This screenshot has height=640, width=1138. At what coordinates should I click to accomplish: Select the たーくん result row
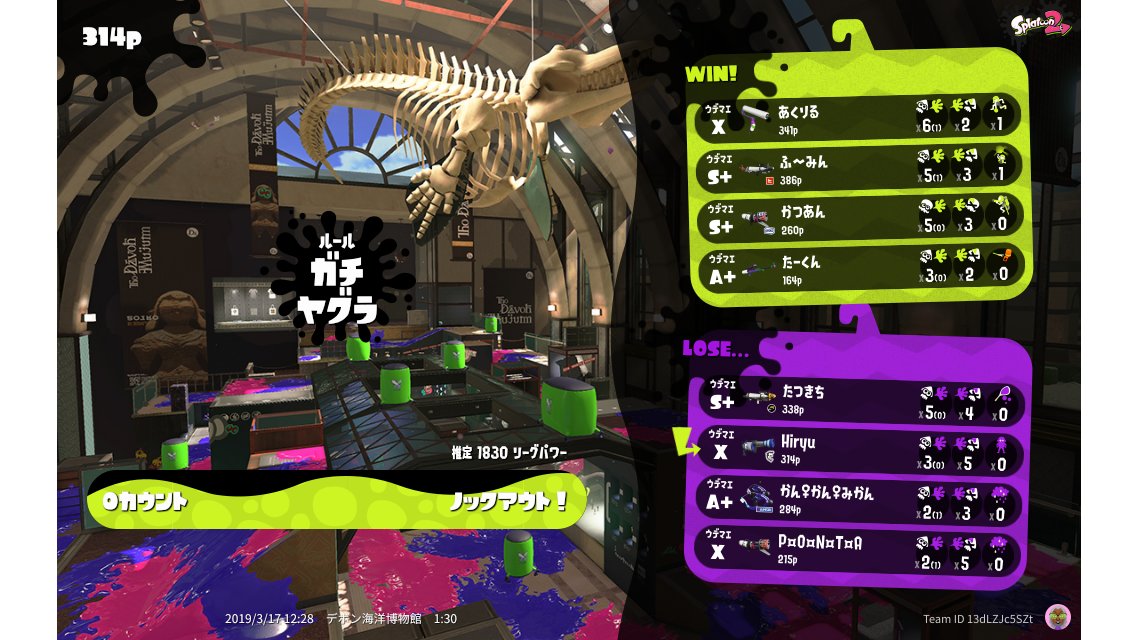858,271
